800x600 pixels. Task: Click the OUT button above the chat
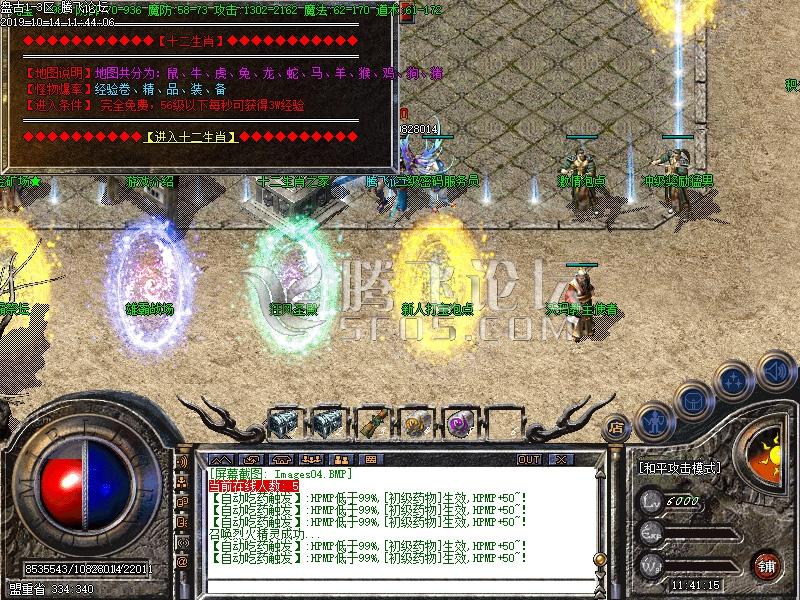click(528, 459)
